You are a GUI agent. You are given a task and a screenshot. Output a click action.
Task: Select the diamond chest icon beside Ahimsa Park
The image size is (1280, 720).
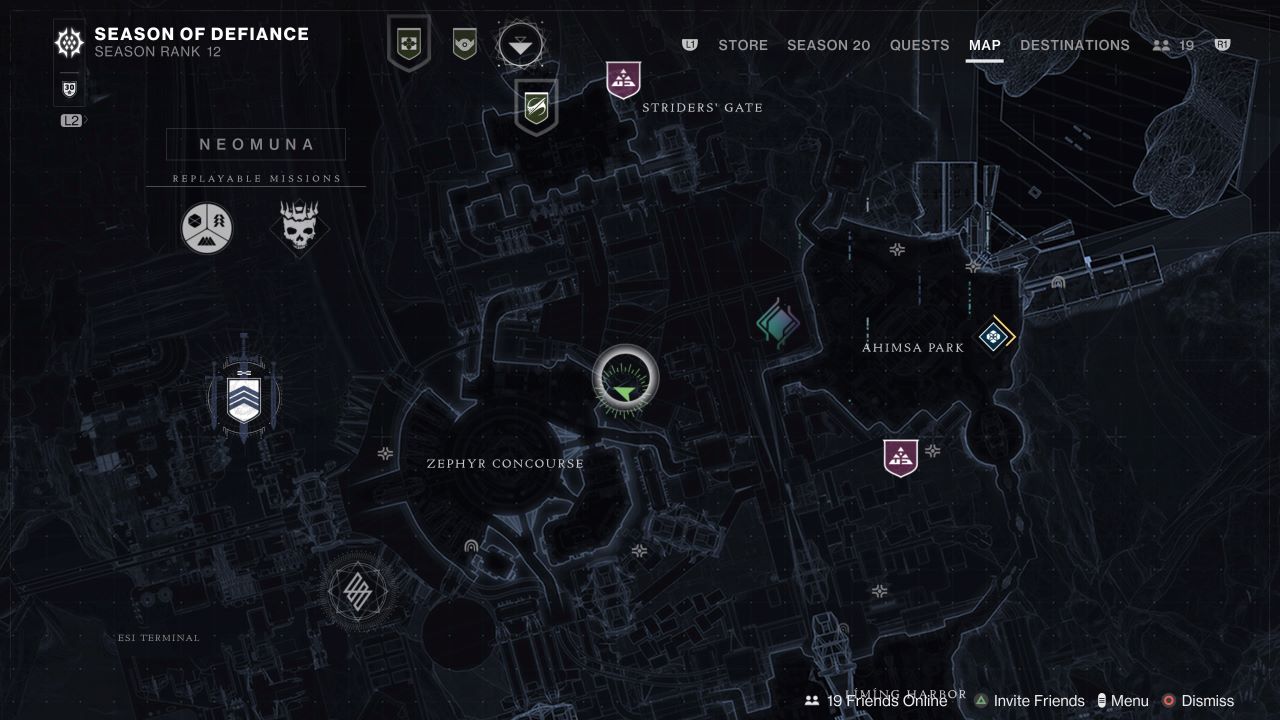click(992, 338)
